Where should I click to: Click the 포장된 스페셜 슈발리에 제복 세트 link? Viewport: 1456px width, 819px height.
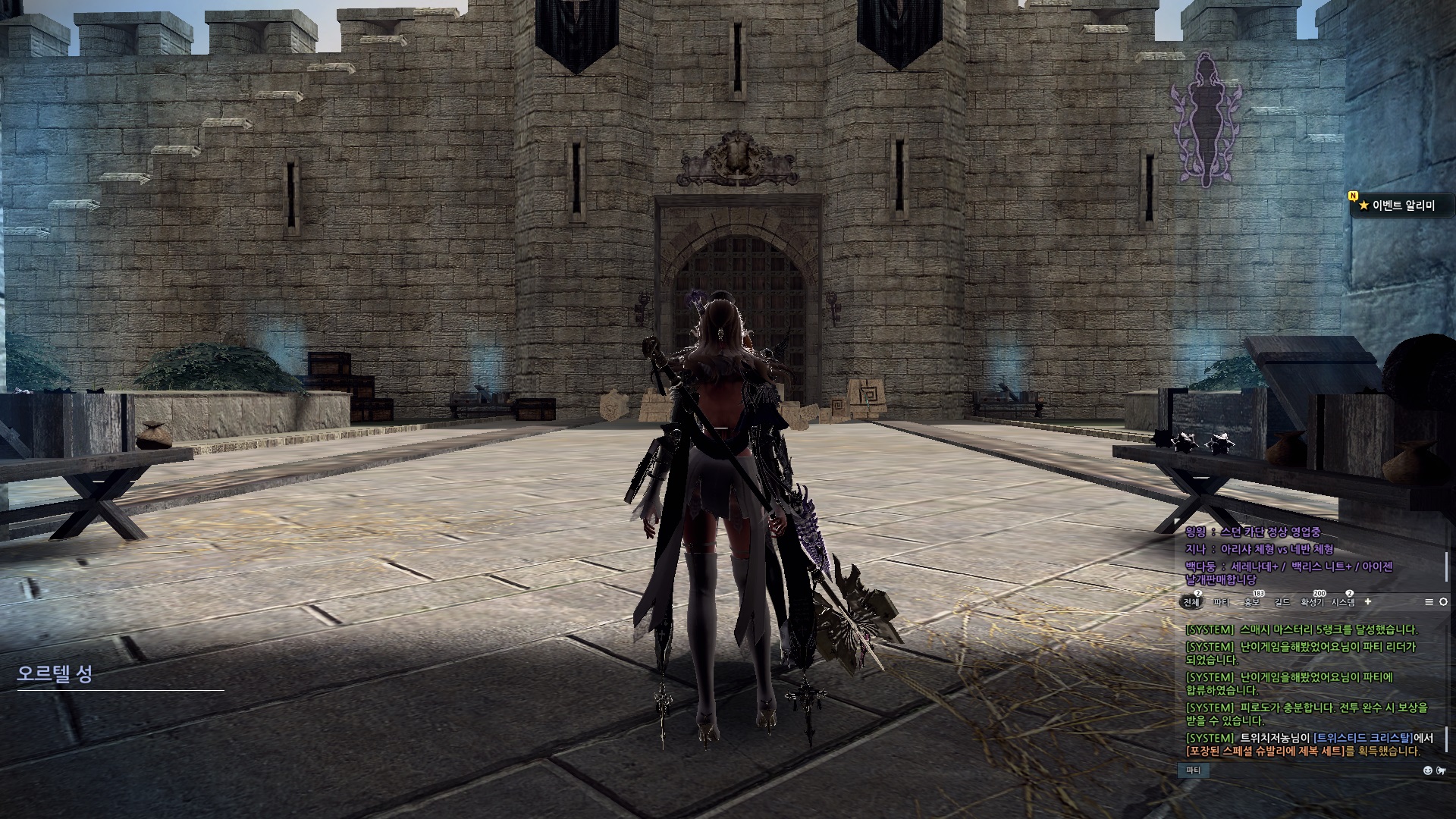point(1265,752)
